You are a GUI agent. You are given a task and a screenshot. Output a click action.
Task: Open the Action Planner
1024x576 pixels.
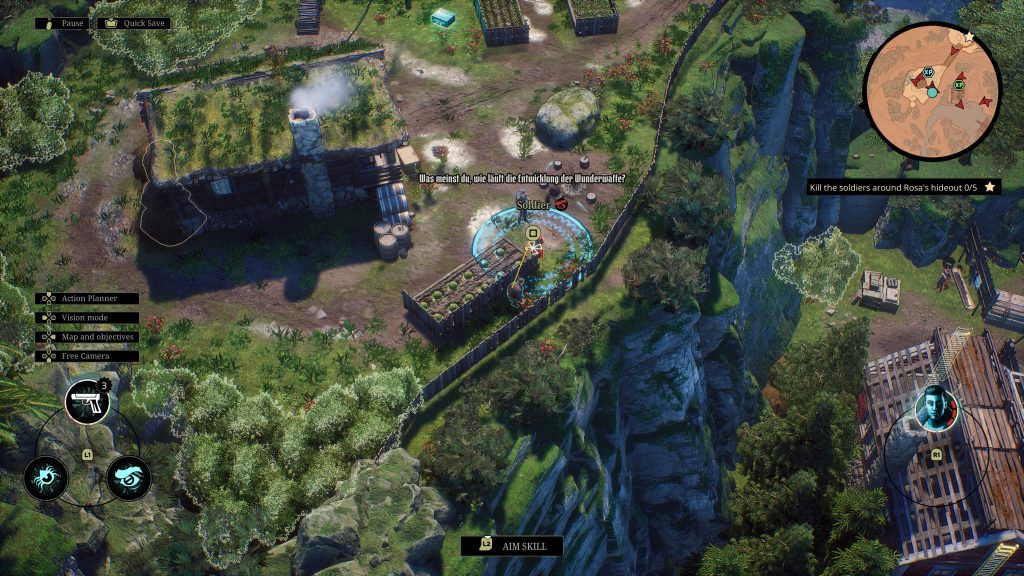coord(88,298)
